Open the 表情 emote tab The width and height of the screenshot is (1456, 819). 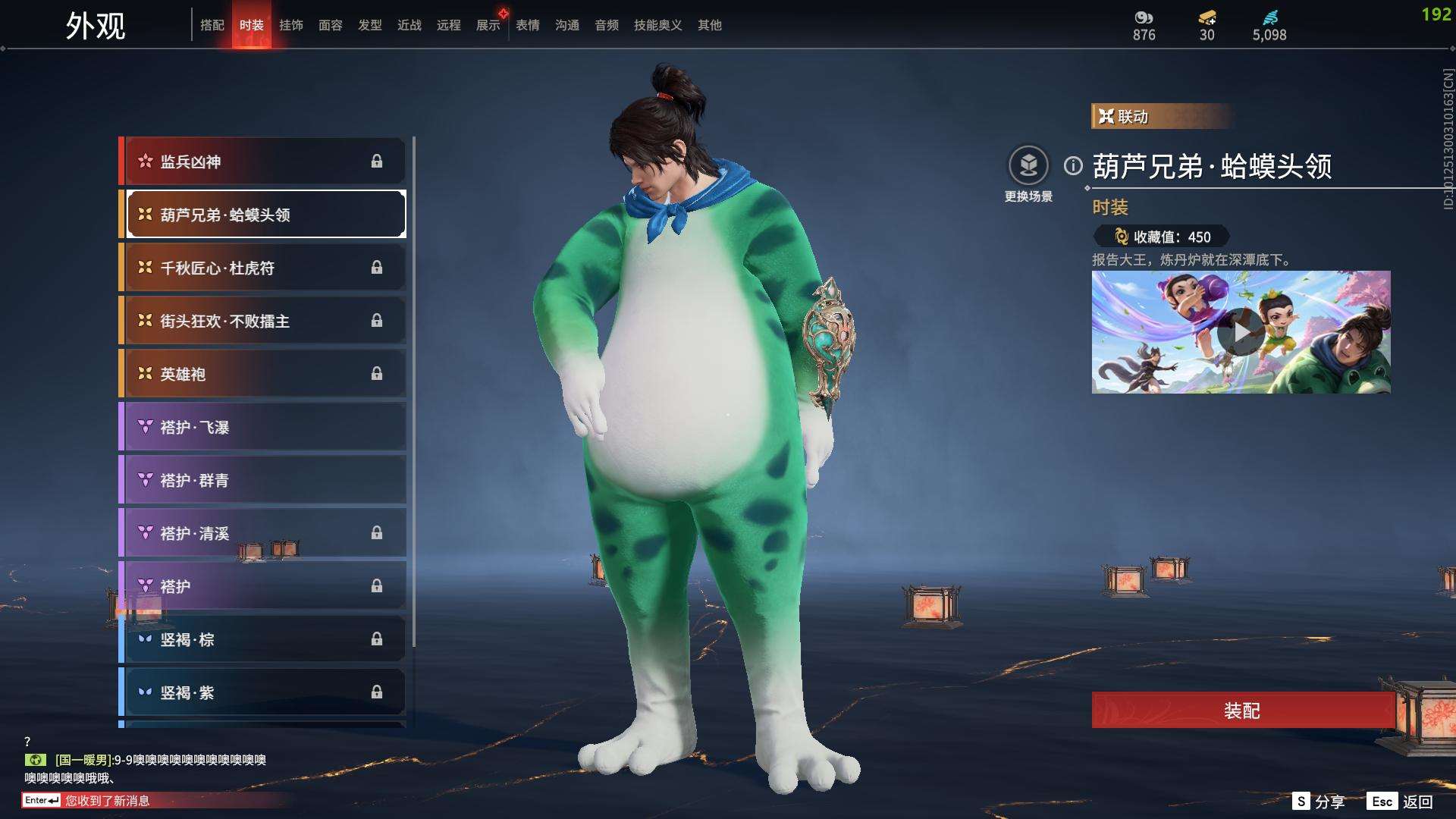click(x=528, y=25)
